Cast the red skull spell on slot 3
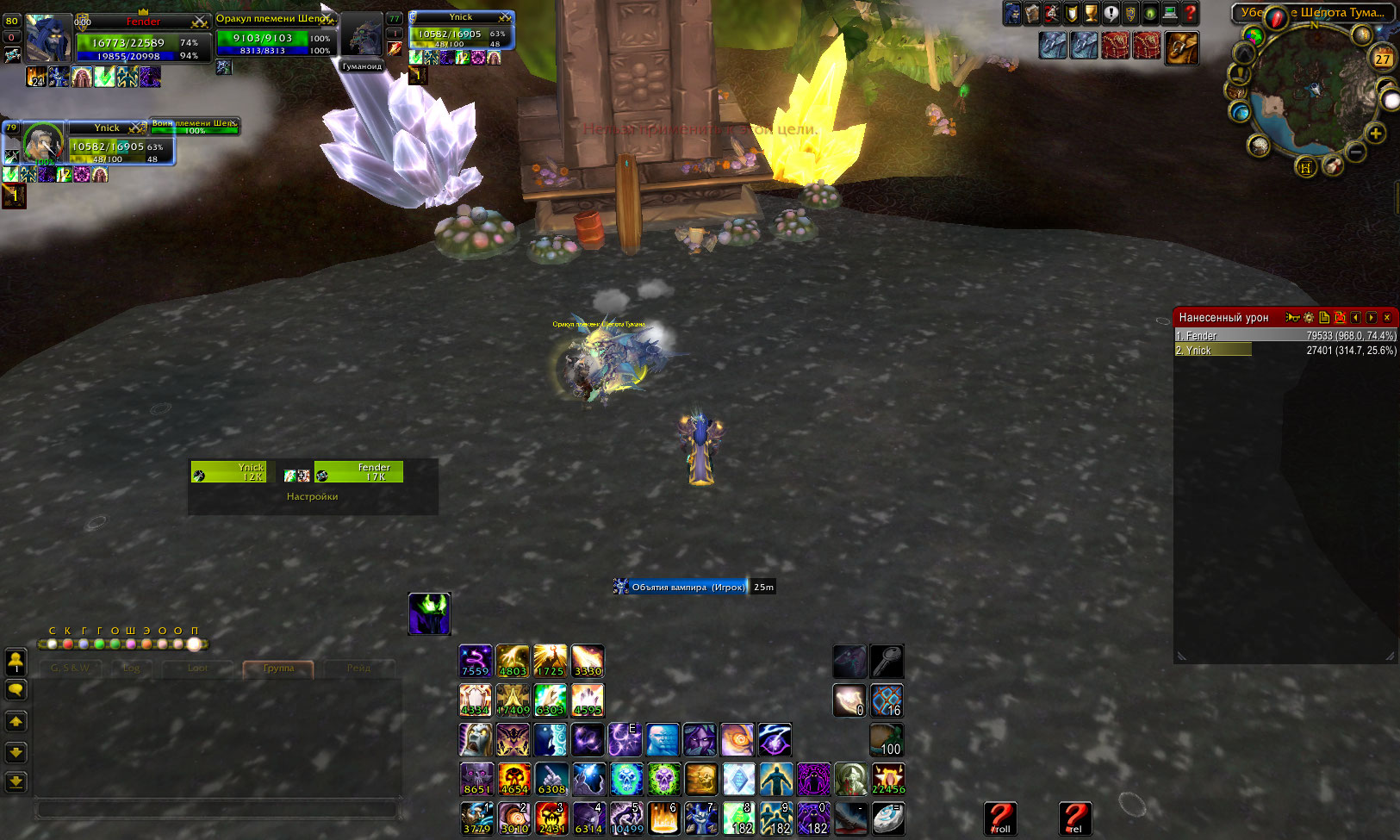The height and width of the screenshot is (840, 1400). click(551, 818)
